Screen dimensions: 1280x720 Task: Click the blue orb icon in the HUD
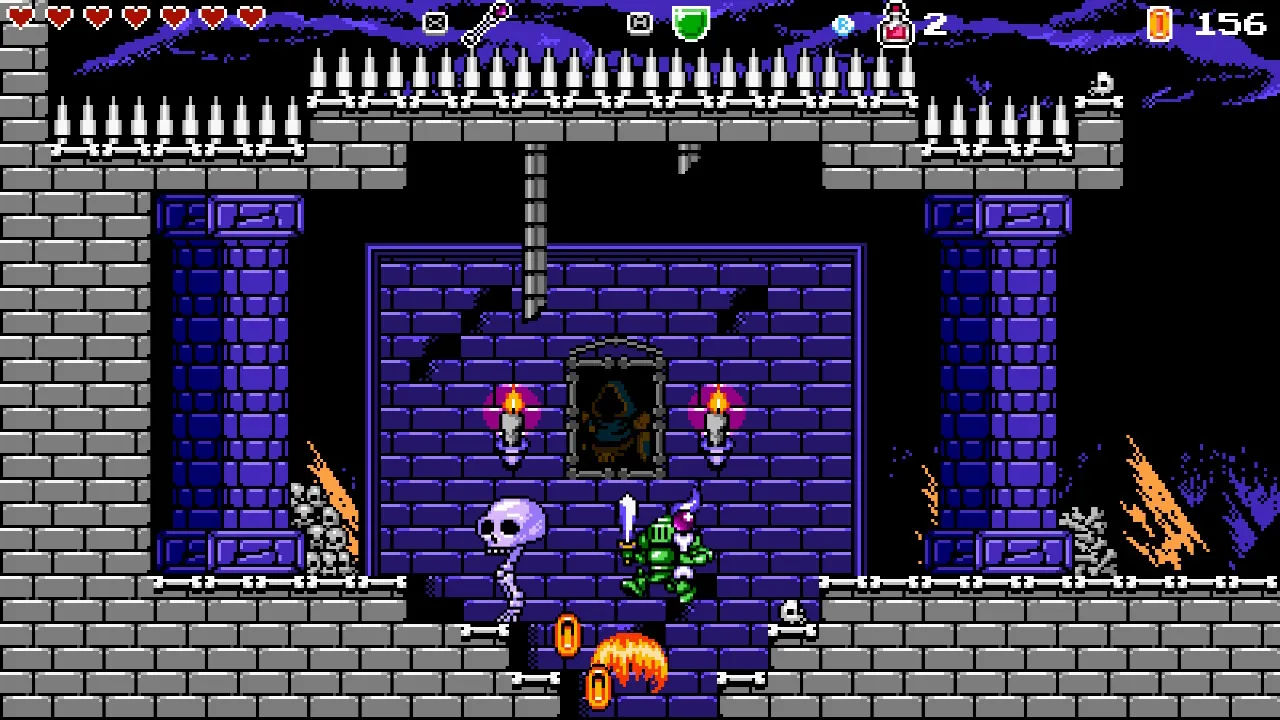pos(843,24)
